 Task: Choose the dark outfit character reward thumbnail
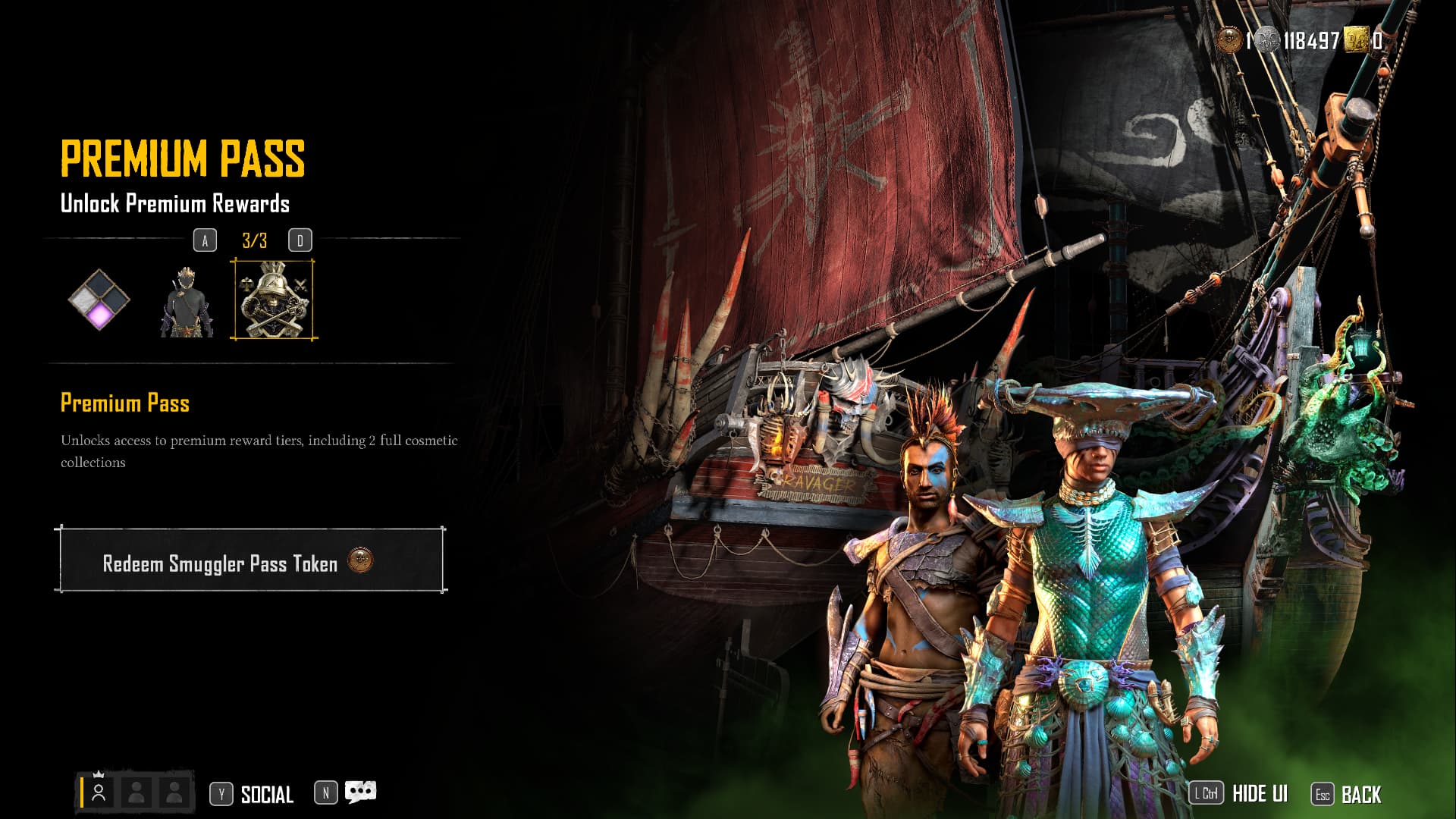tap(186, 301)
